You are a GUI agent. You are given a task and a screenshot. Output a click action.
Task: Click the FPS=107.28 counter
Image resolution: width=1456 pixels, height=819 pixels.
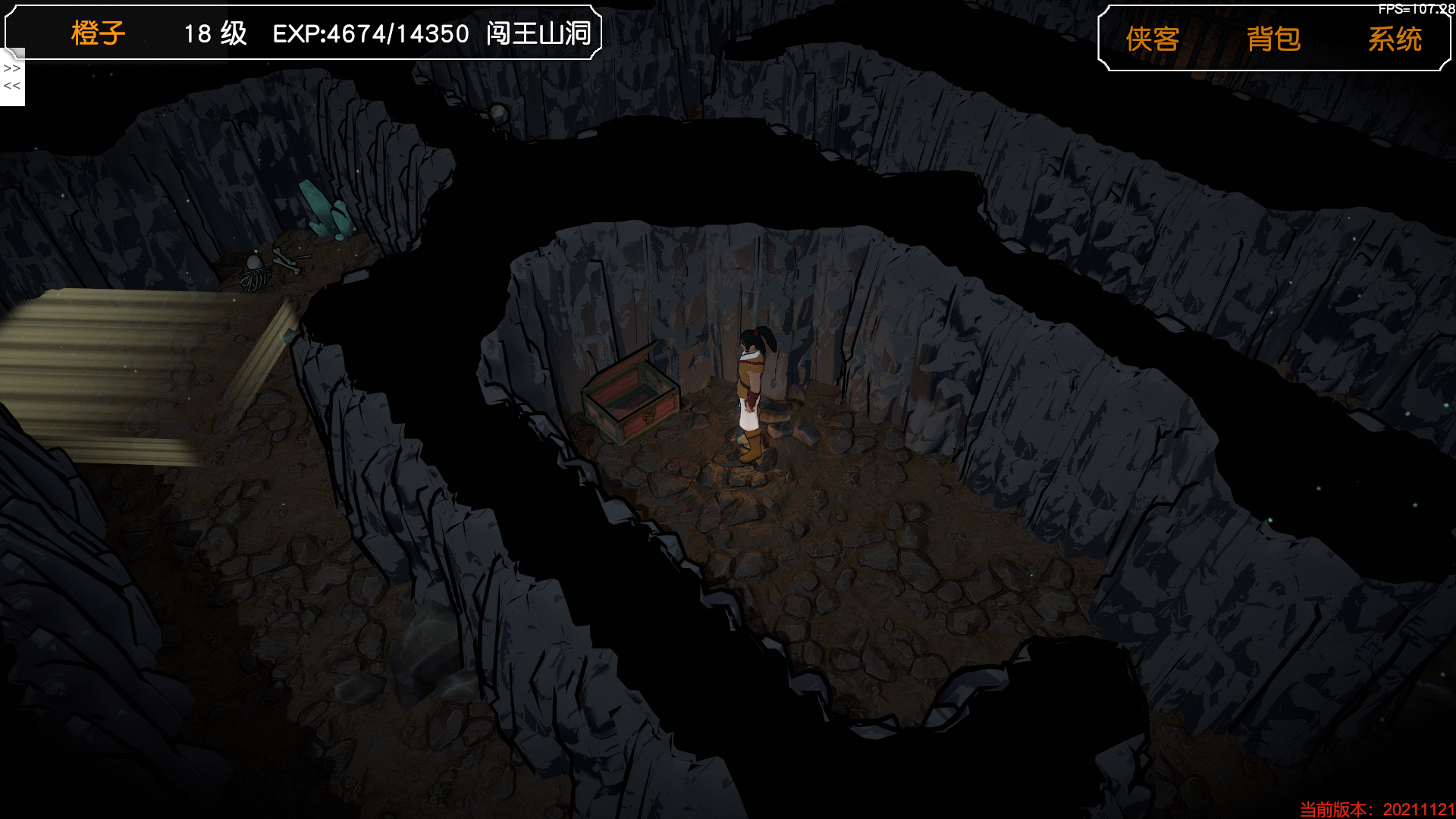click(x=1417, y=9)
